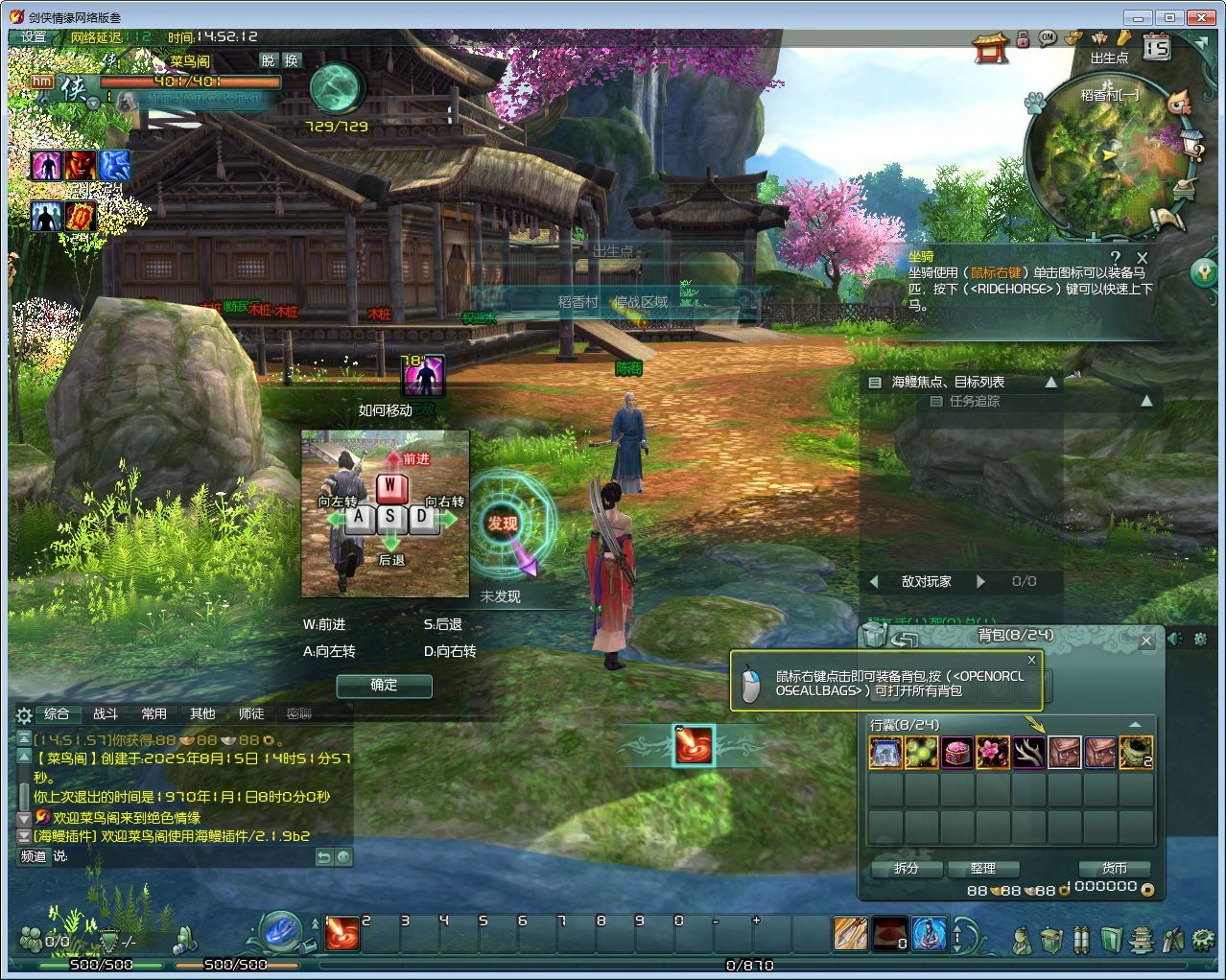This screenshot has width=1226, height=980.
Task: Close the 背包 bag window
Action: coord(1146,641)
